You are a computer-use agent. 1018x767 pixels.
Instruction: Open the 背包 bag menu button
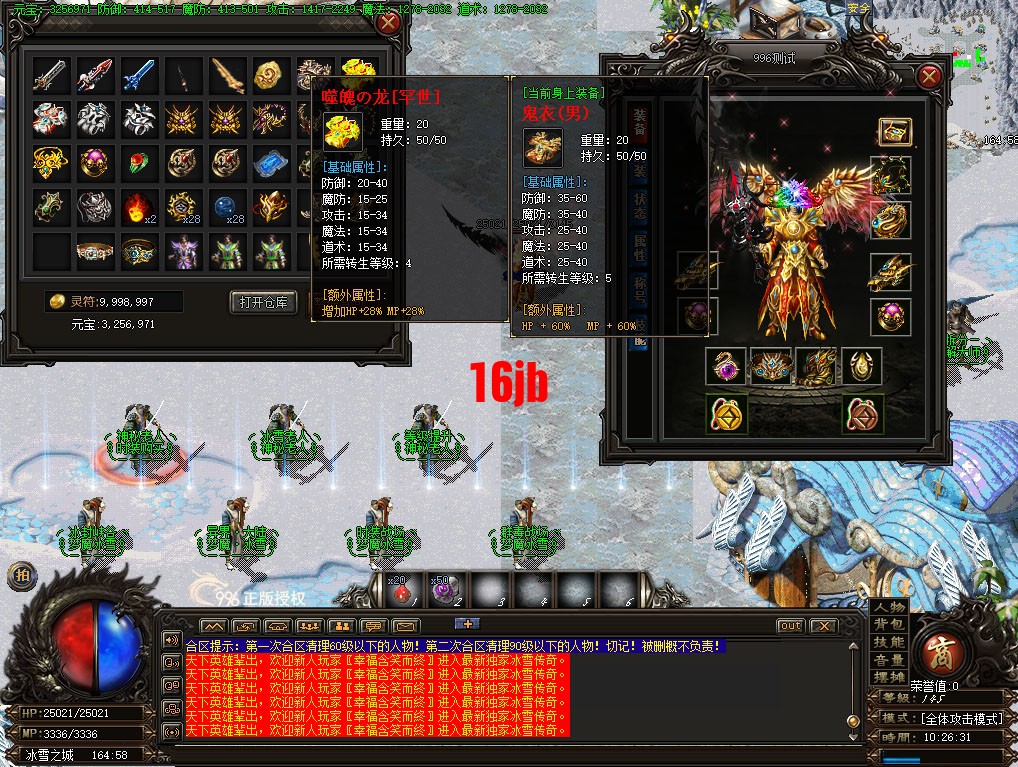[x=889, y=624]
